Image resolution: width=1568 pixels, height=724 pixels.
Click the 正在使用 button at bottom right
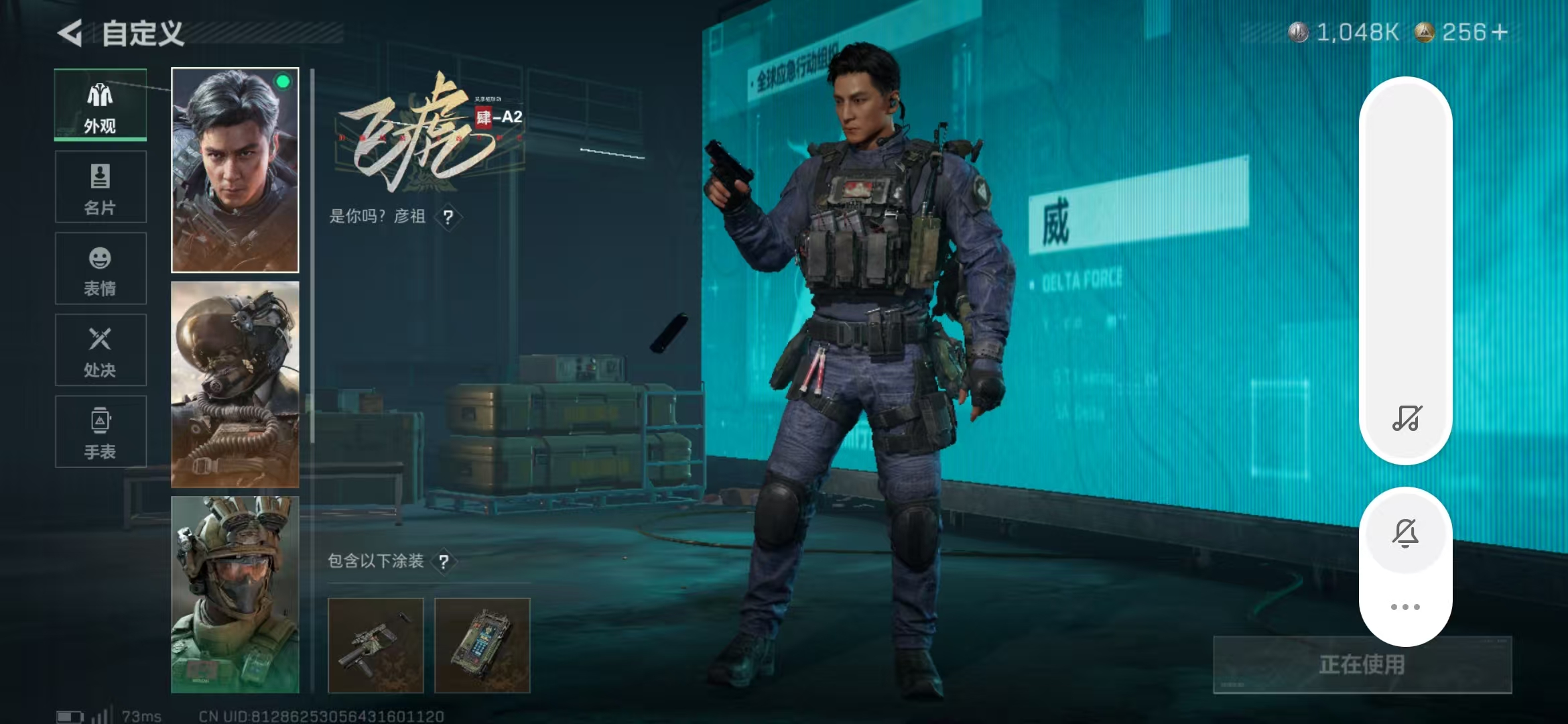click(1361, 666)
